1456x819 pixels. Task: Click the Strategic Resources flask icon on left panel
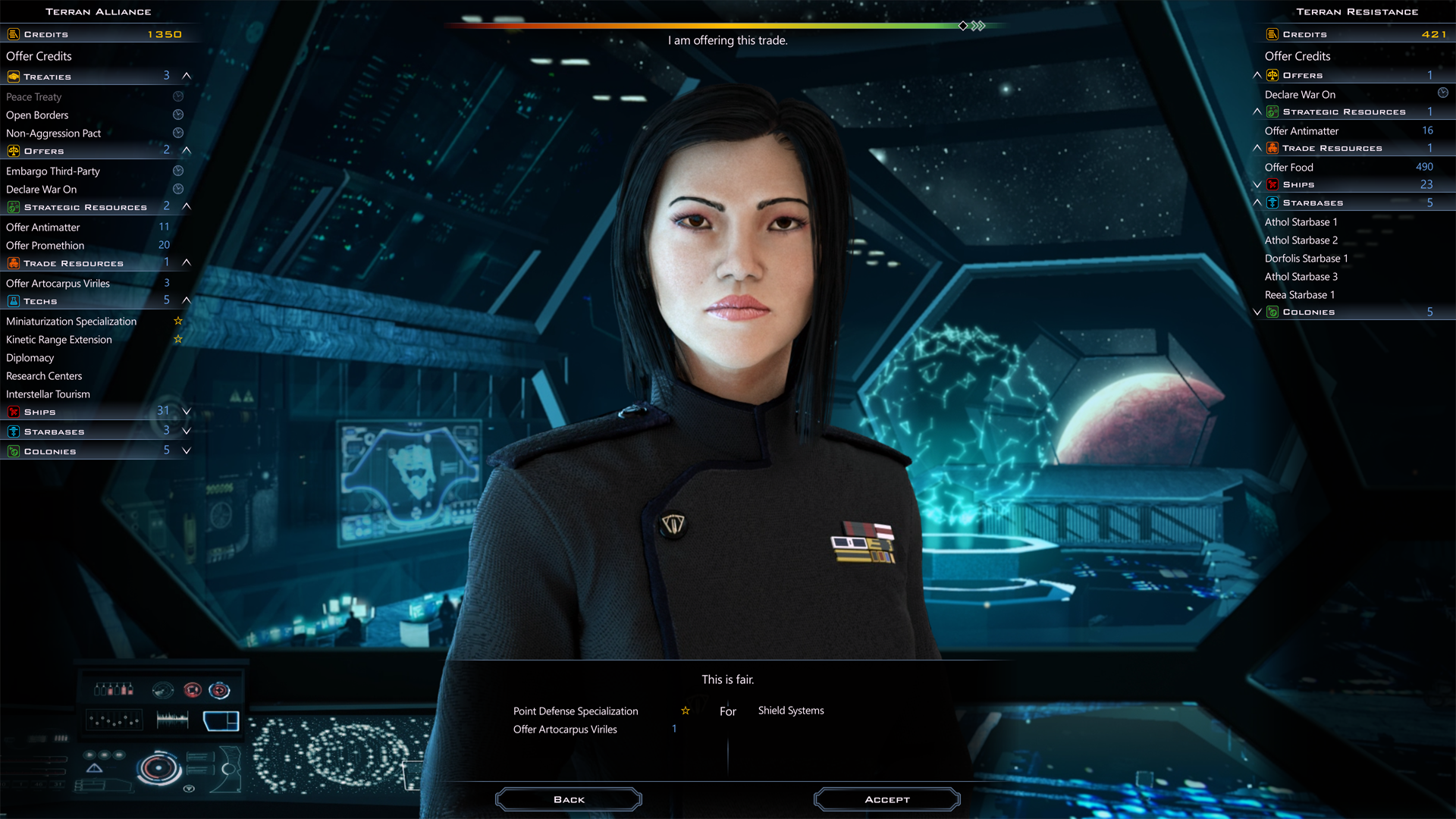coord(14,206)
